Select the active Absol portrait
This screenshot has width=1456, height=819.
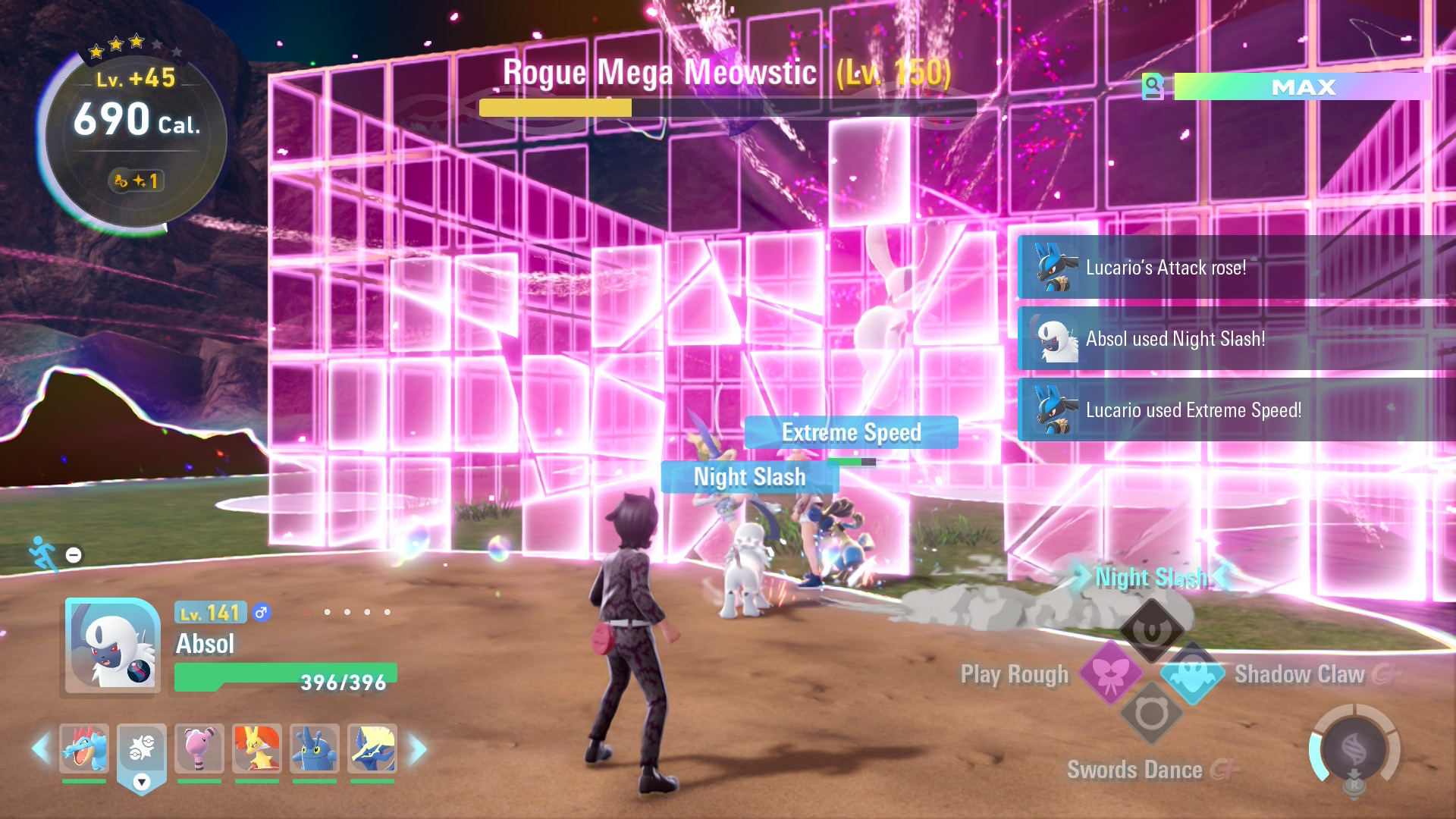coord(113,645)
